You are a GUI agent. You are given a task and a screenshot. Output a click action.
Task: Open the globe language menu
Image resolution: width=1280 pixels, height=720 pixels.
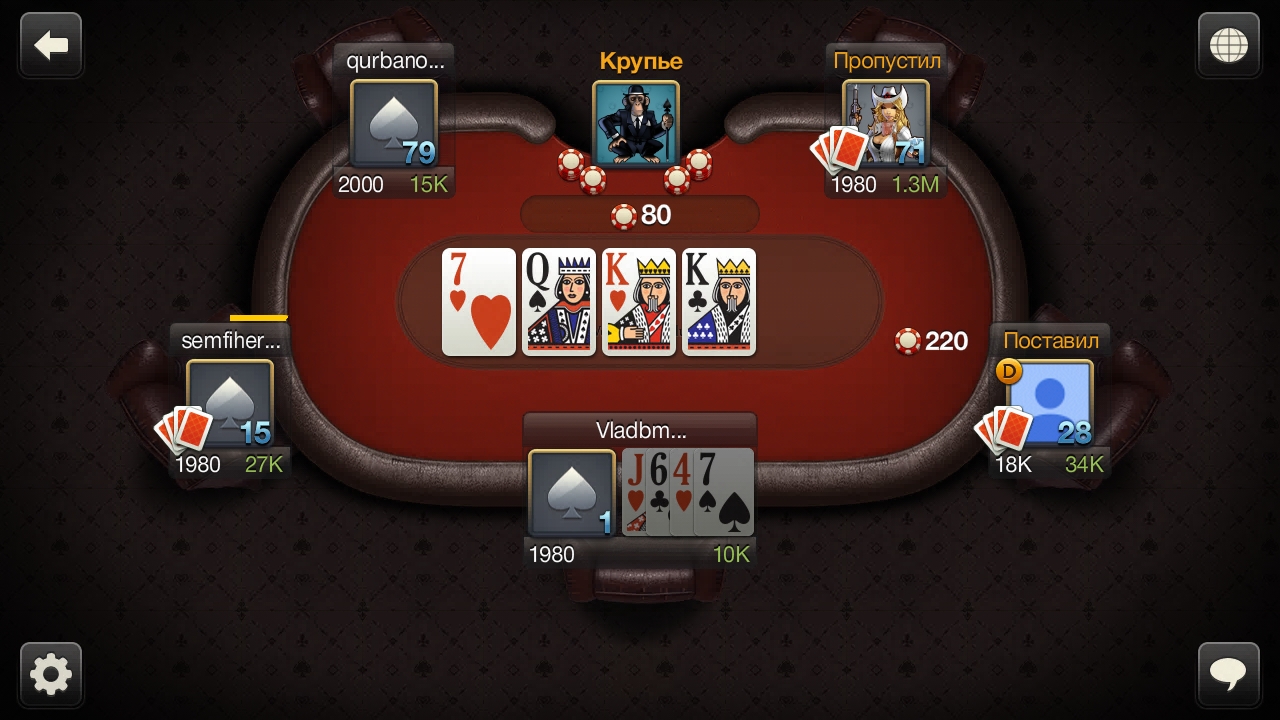[1228, 45]
